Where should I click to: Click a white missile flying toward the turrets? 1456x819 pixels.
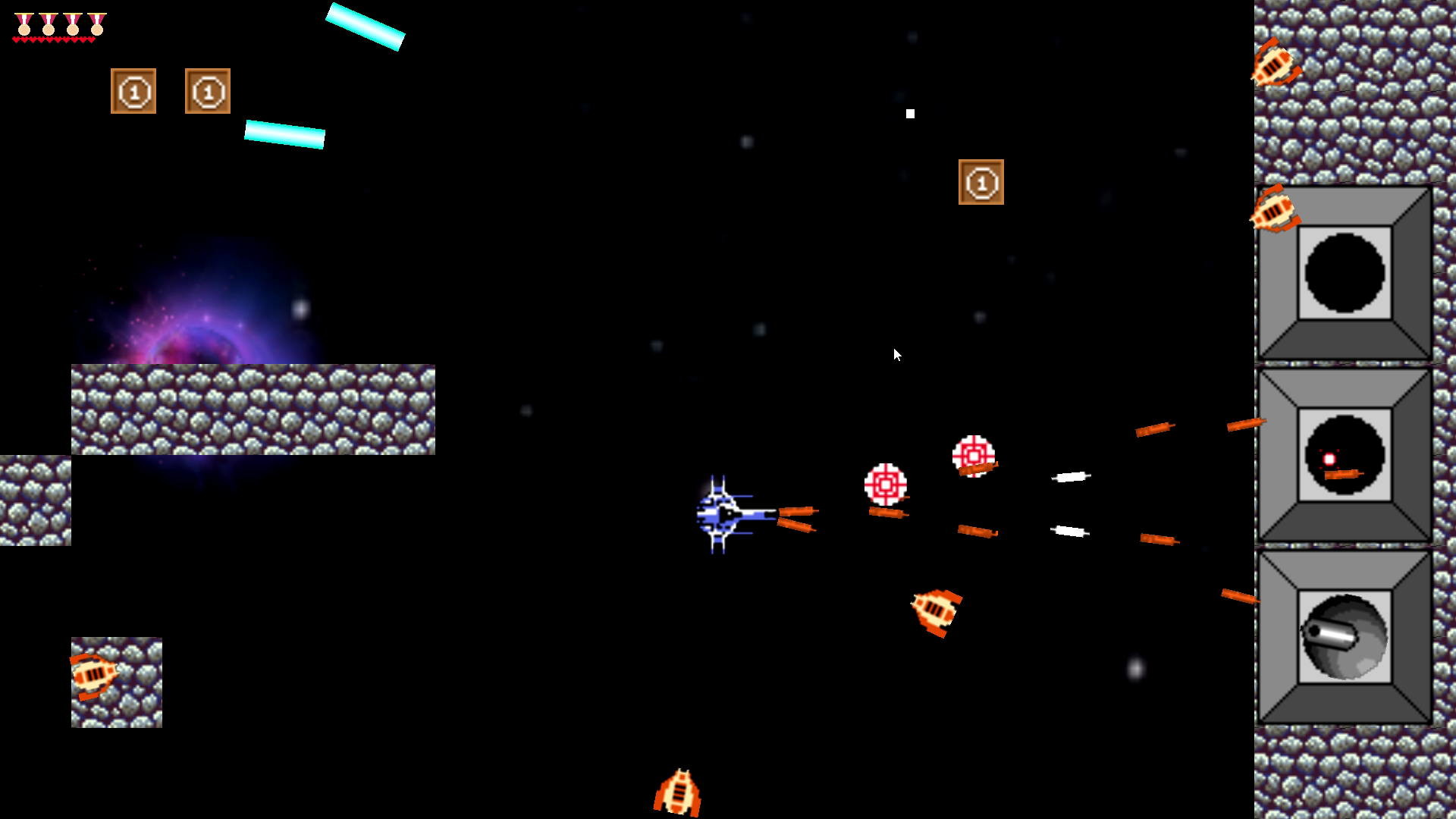[1072, 477]
